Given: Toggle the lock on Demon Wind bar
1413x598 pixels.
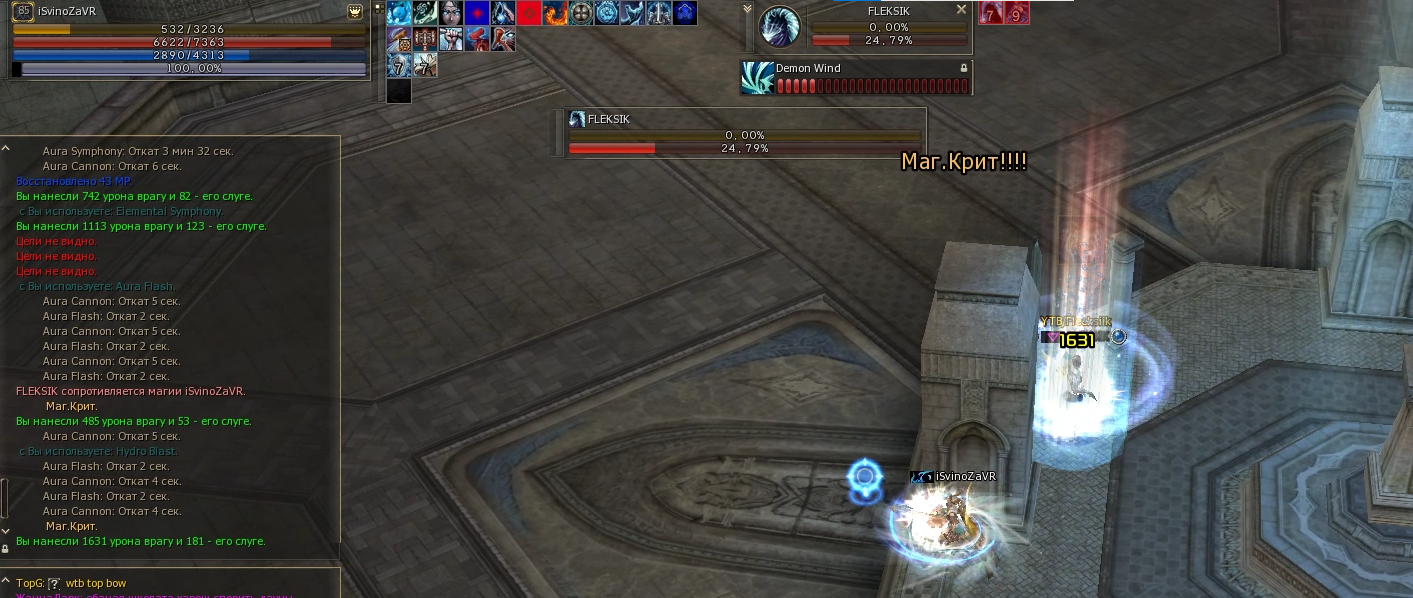Looking at the screenshot, I should (x=963, y=68).
